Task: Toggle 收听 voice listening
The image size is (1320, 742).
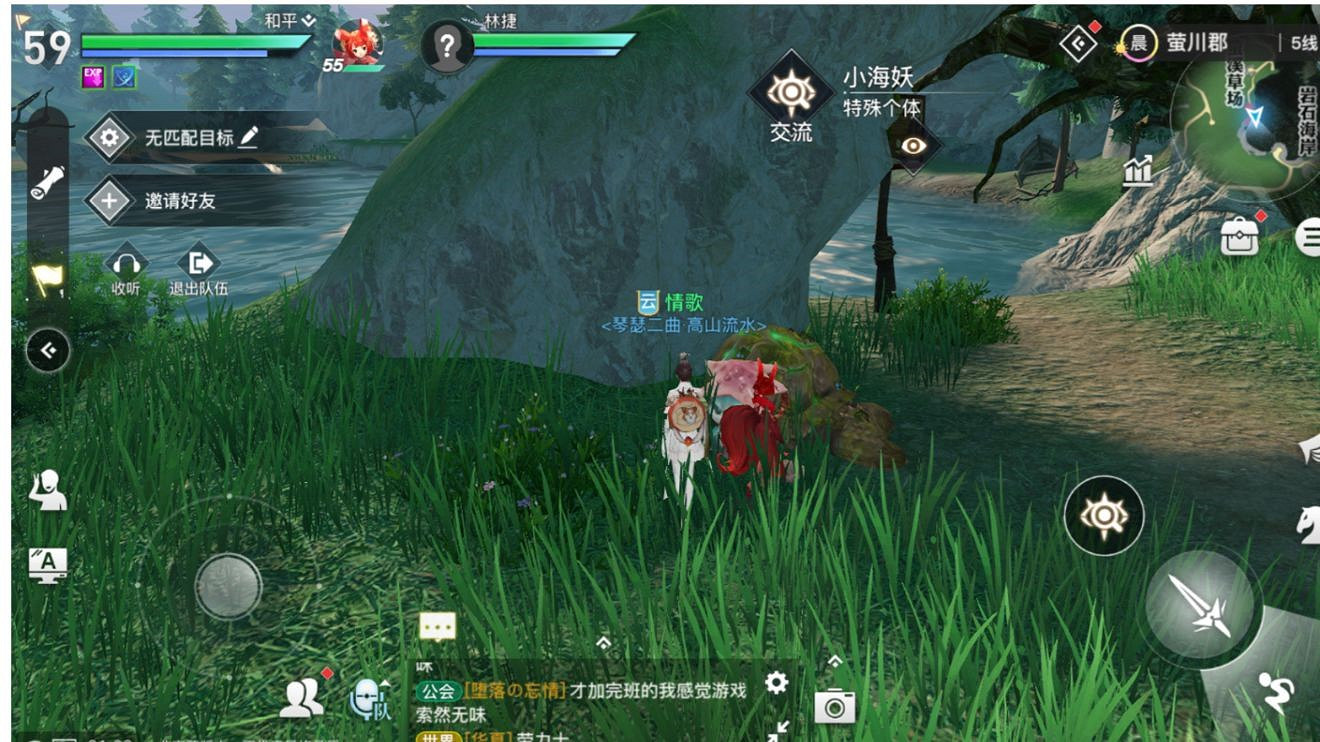Action: 124,262
